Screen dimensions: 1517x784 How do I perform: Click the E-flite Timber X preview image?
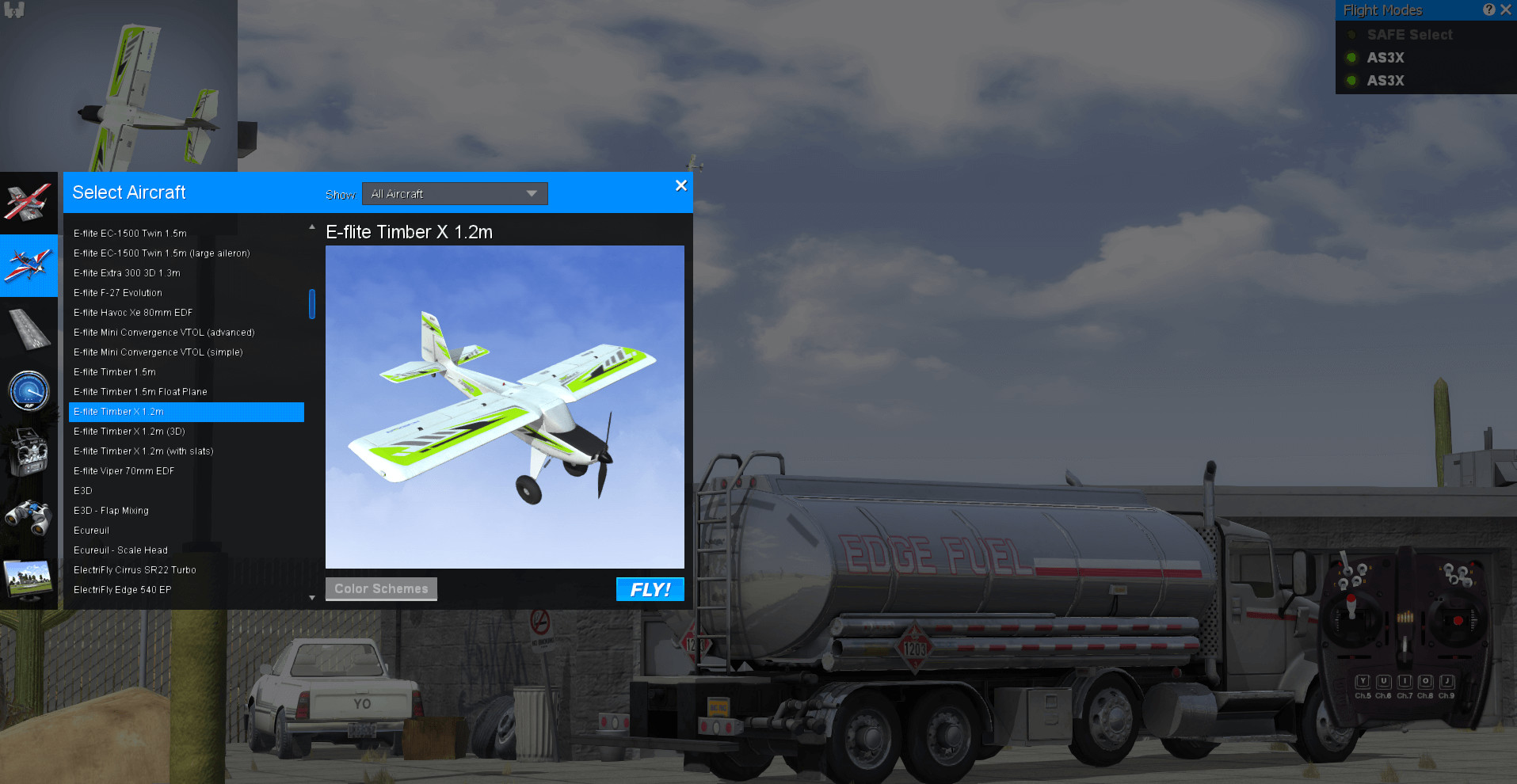tap(505, 406)
